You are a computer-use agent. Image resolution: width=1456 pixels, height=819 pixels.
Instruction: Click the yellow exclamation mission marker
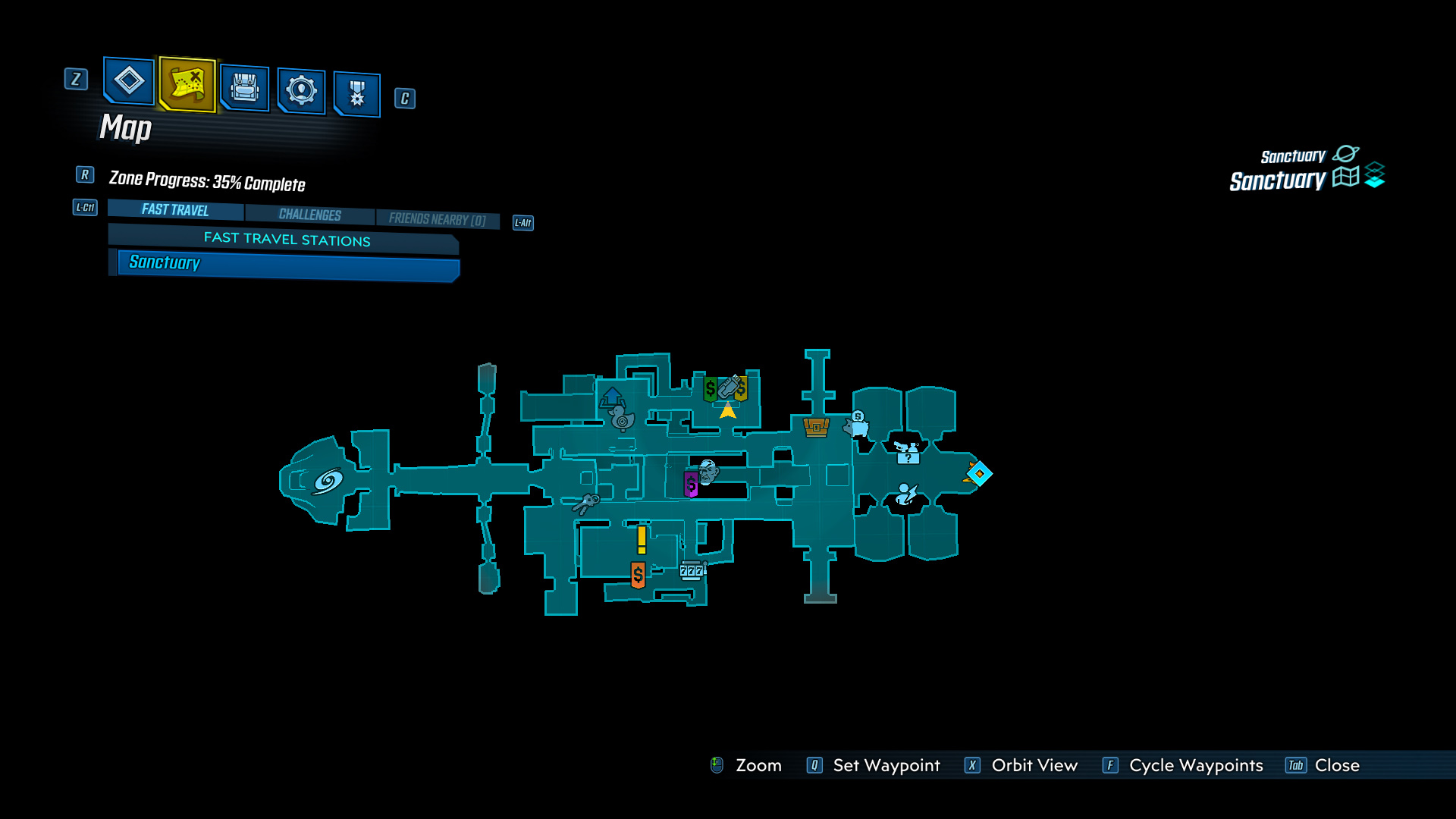(641, 540)
